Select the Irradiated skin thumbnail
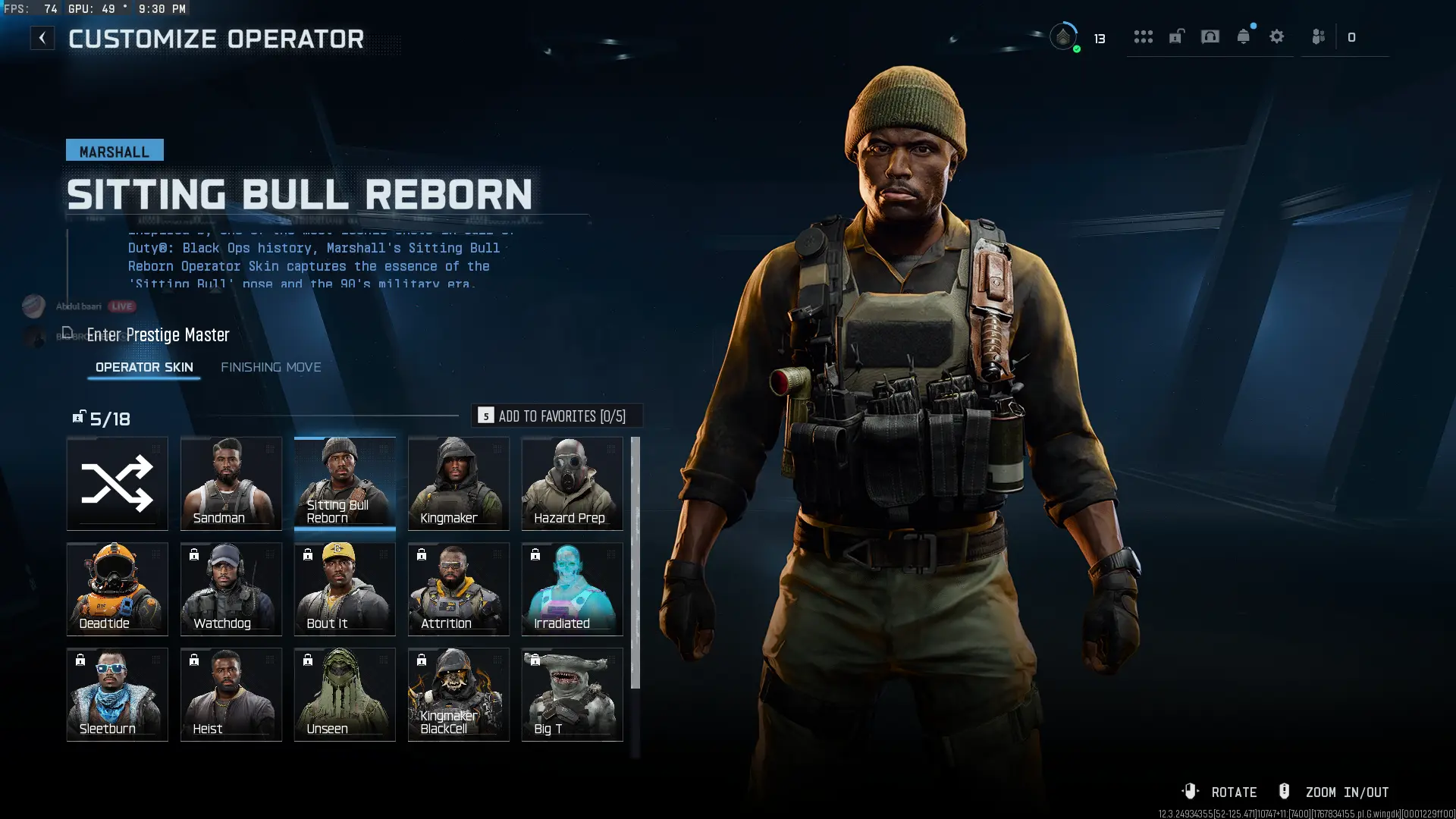The height and width of the screenshot is (819, 1456). (x=572, y=588)
